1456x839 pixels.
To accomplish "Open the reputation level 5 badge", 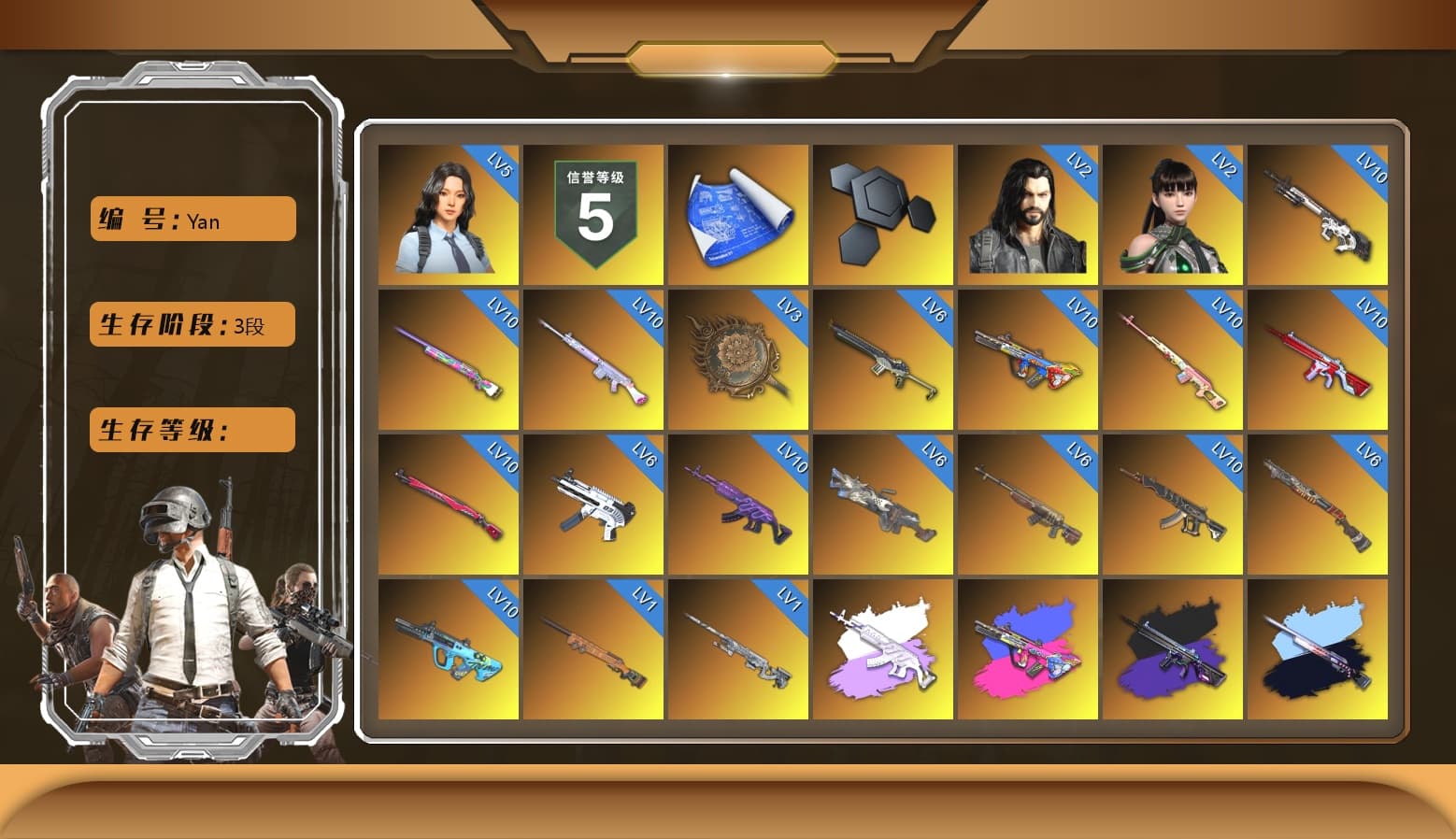I will click(593, 213).
